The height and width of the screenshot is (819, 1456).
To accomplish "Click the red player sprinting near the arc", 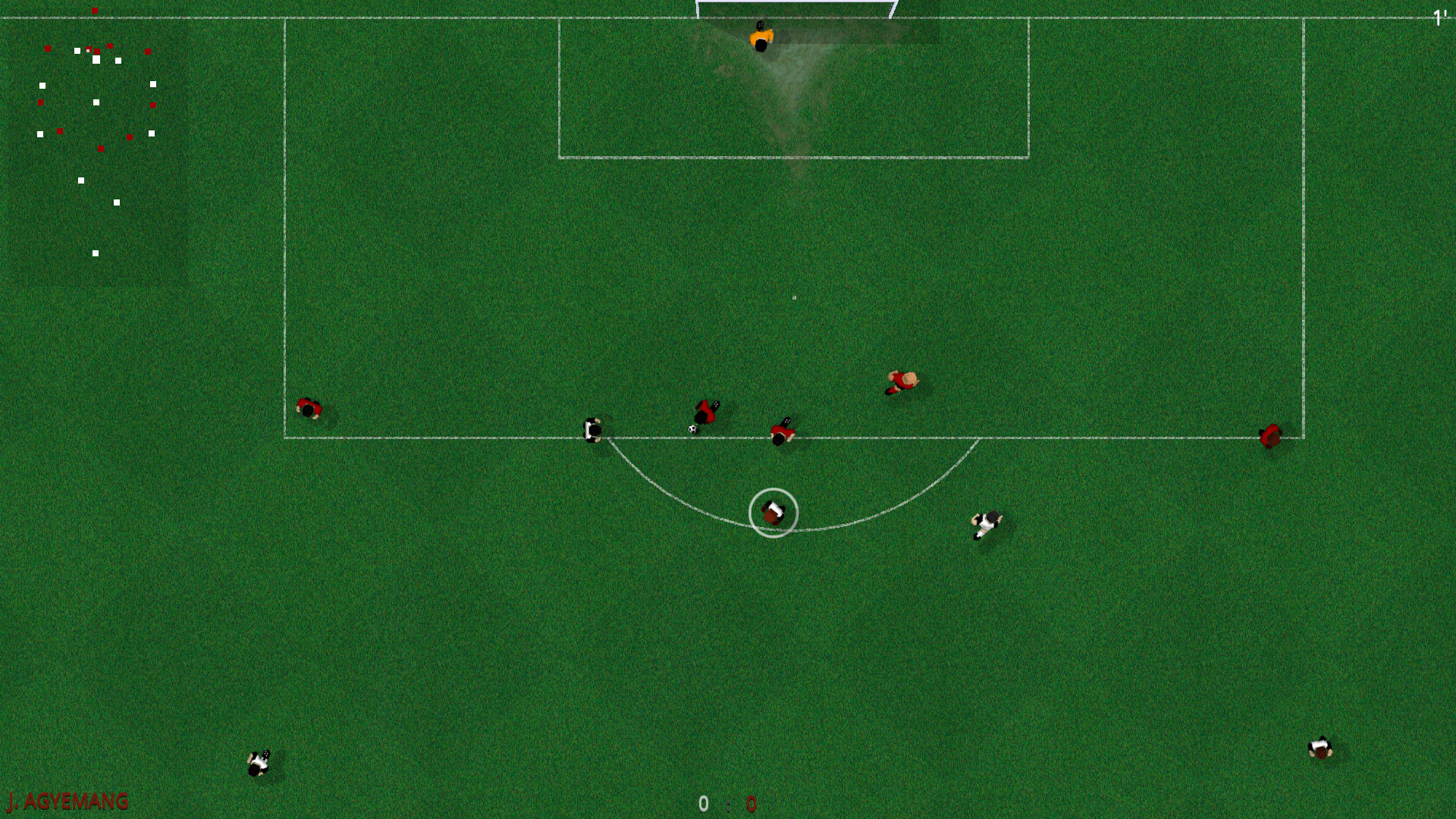I will click(902, 379).
